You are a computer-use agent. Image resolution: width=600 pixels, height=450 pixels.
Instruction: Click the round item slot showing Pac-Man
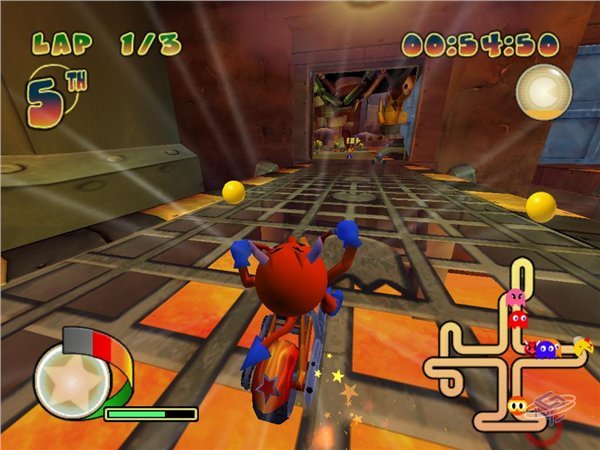(543, 92)
